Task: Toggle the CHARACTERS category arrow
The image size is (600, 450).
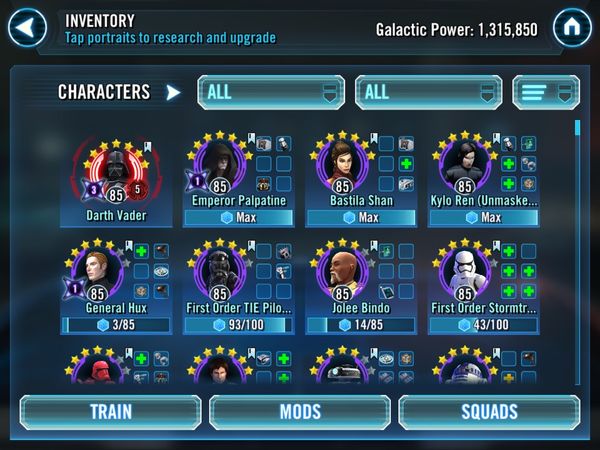Action: [173, 93]
